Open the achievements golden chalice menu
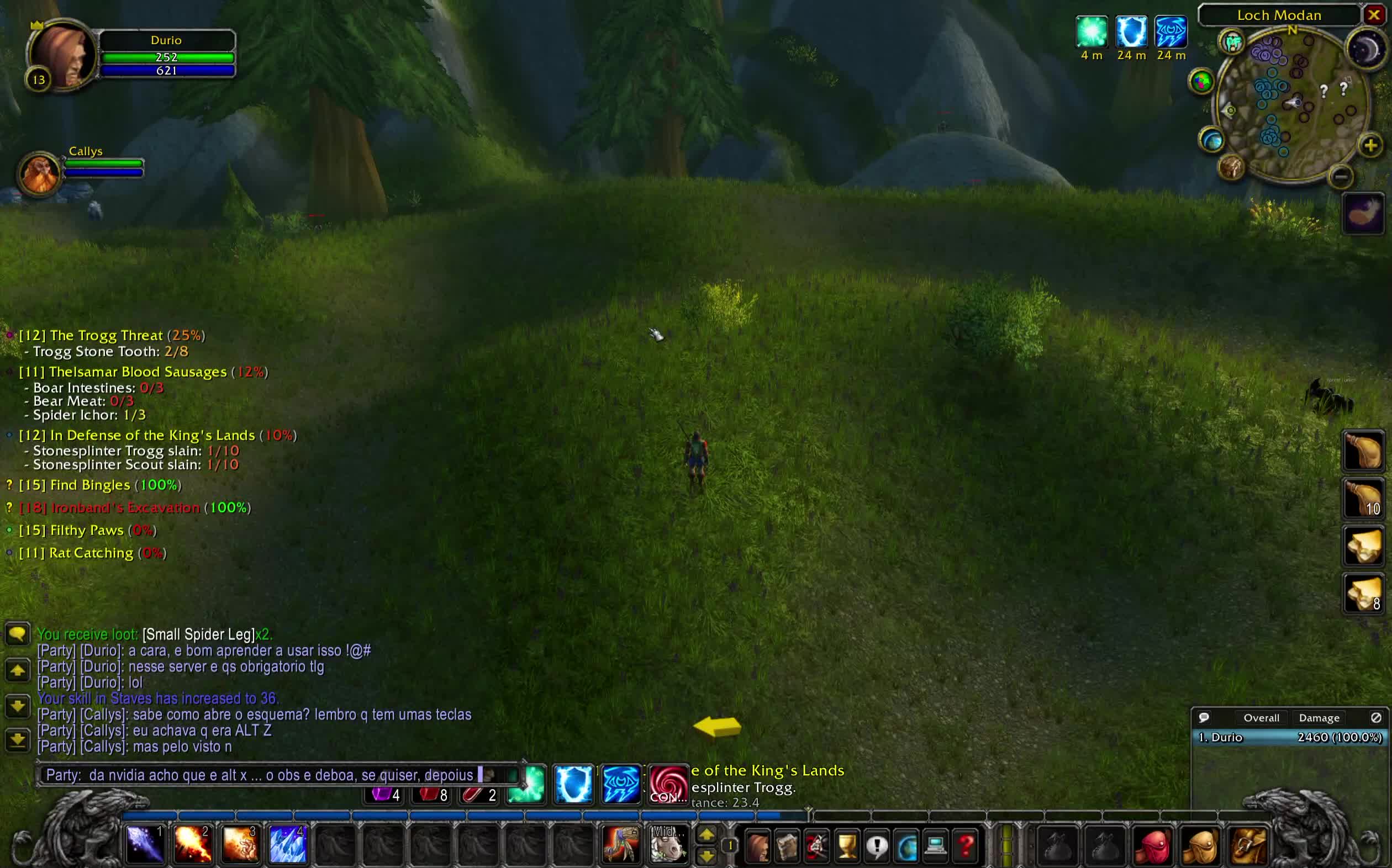Image resolution: width=1392 pixels, height=868 pixels. click(x=847, y=845)
